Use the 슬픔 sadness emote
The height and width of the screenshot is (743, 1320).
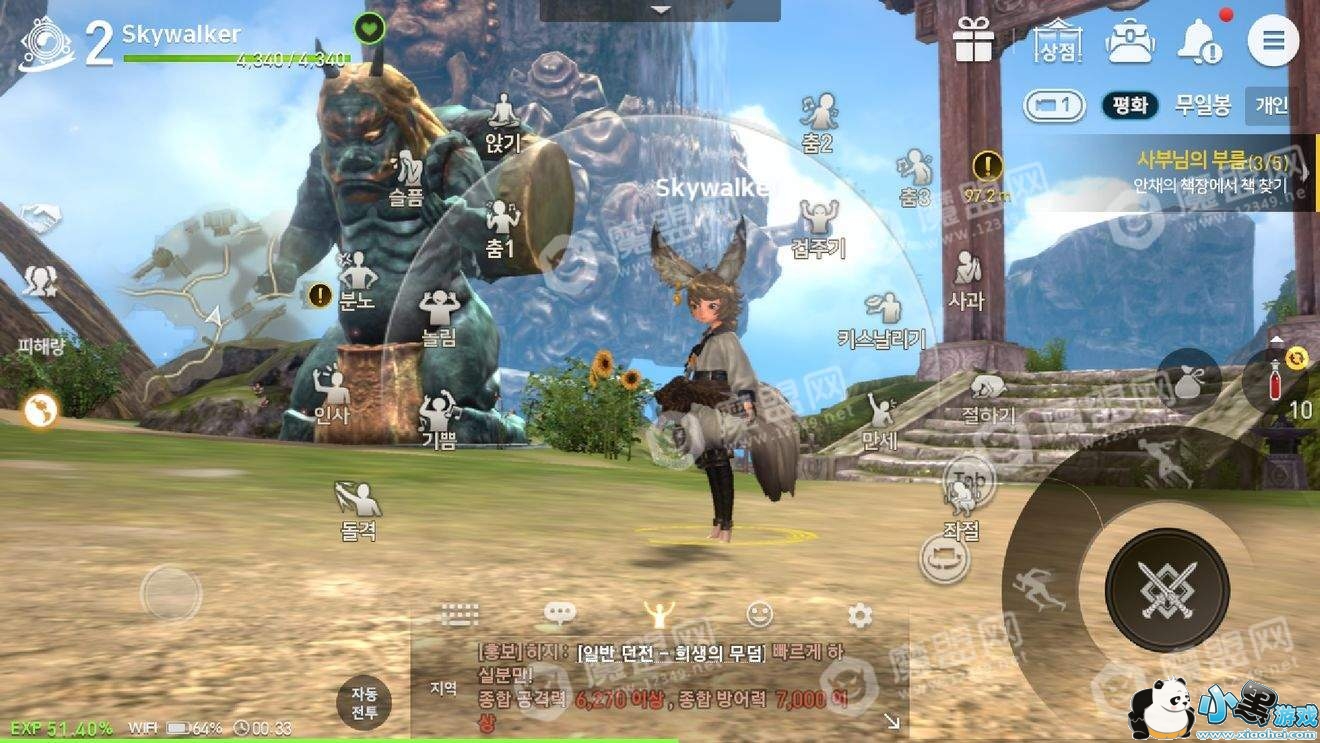(405, 176)
